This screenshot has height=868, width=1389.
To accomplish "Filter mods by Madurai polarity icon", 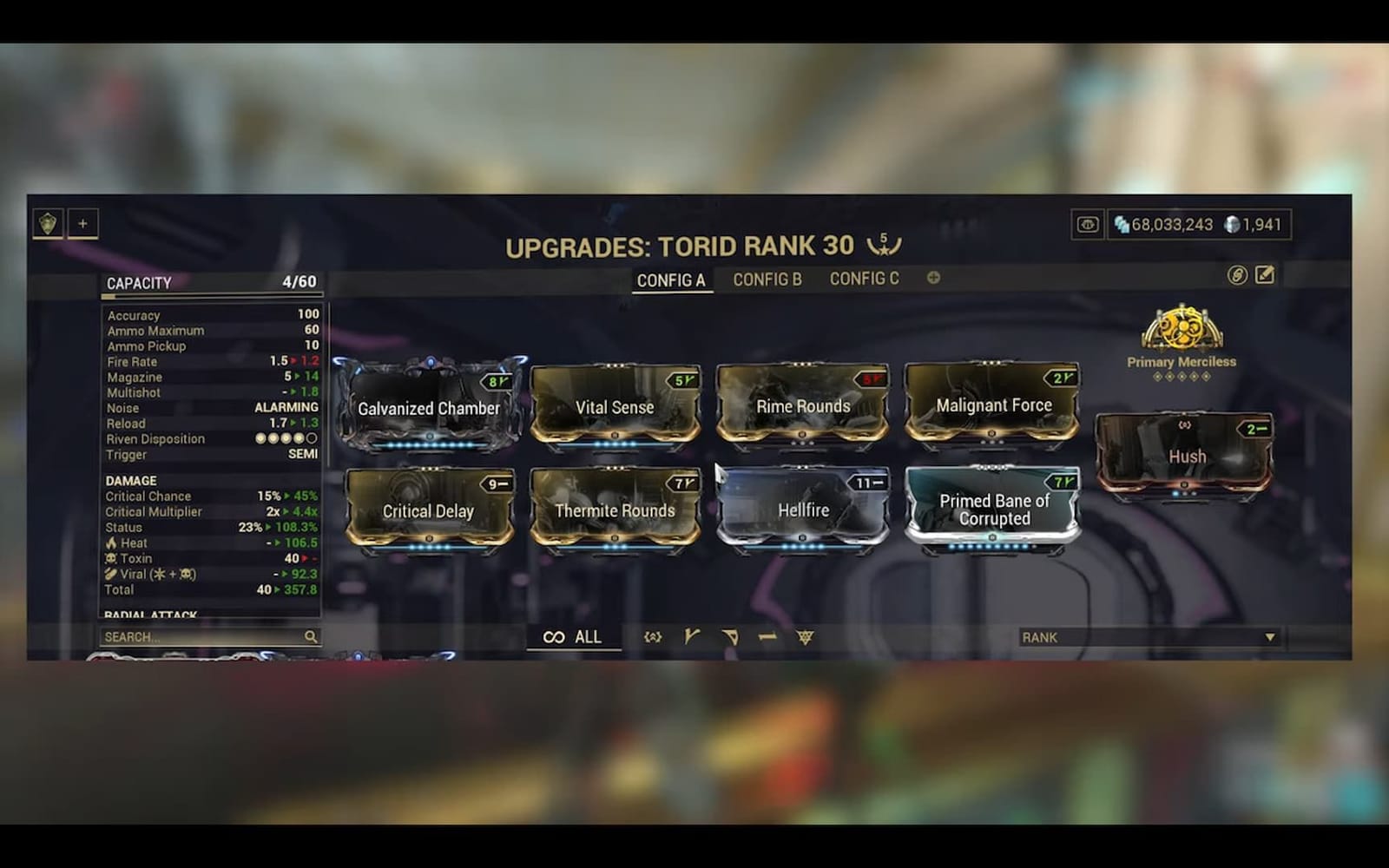I will [x=691, y=636].
